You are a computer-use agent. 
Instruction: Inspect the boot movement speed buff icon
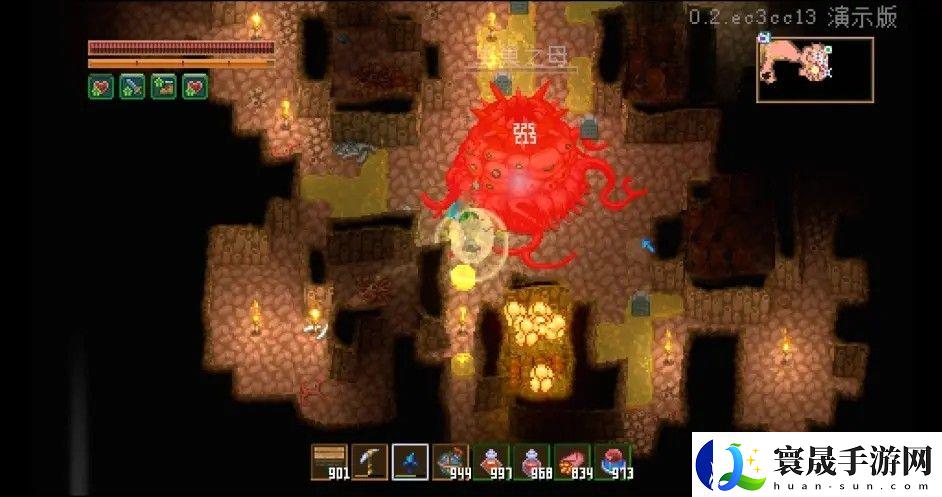163,86
